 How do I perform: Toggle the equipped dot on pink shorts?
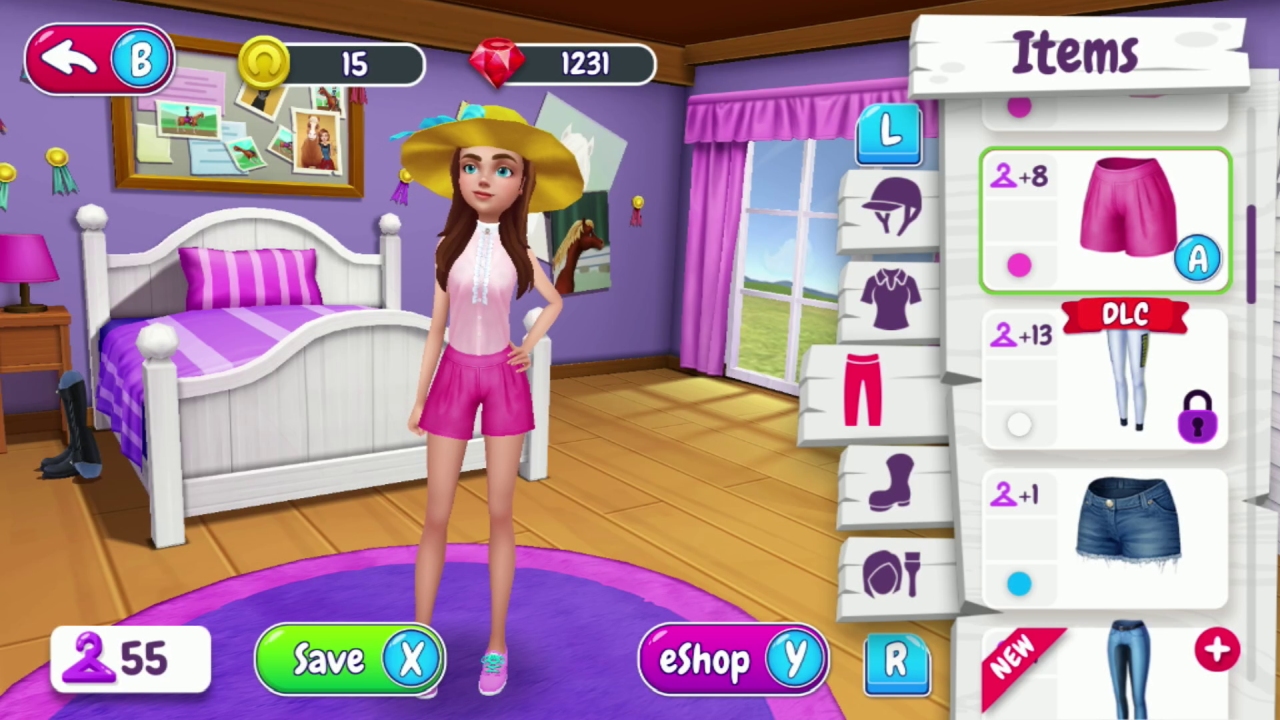[x=1018, y=264]
